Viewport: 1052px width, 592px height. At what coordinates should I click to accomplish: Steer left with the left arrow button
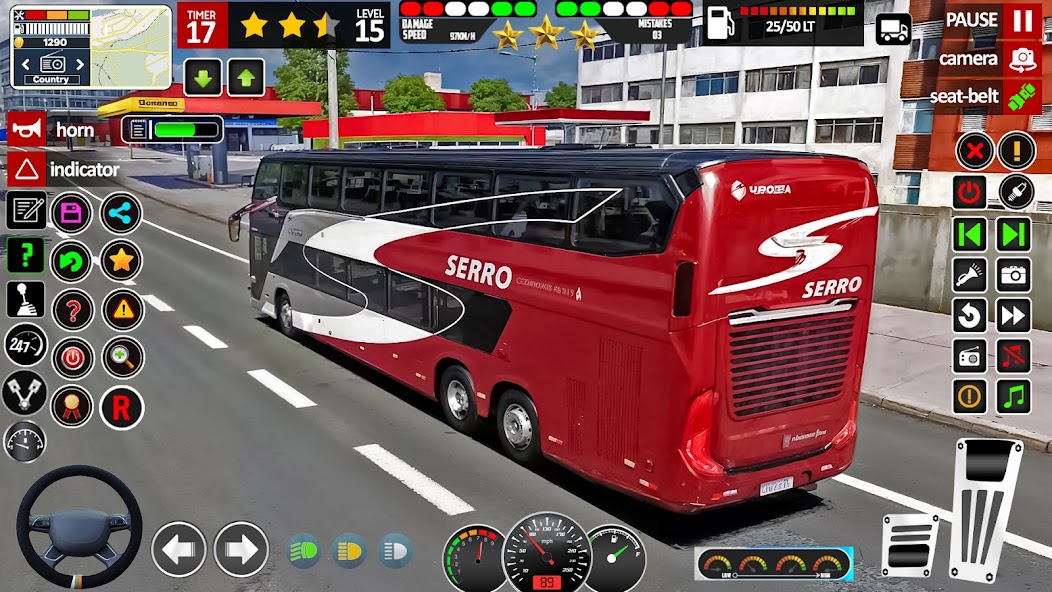[179, 549]
